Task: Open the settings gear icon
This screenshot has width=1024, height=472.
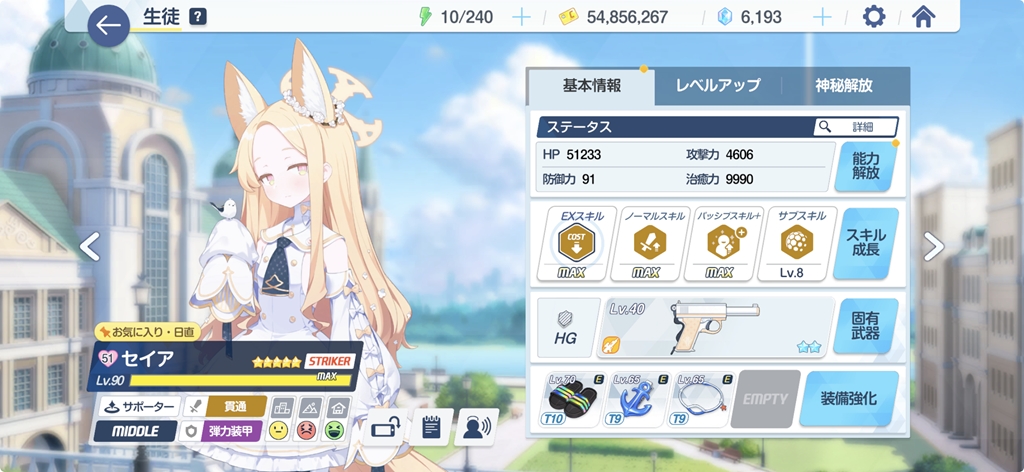Action: point(873,17)
